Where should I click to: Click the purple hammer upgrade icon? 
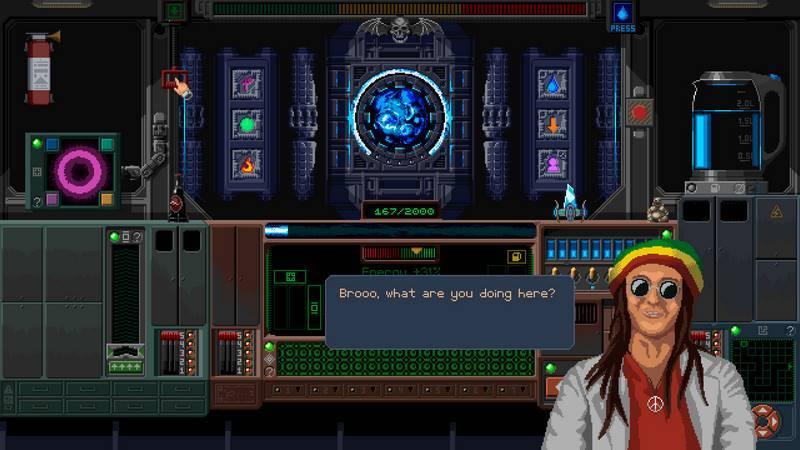(246, 83)
